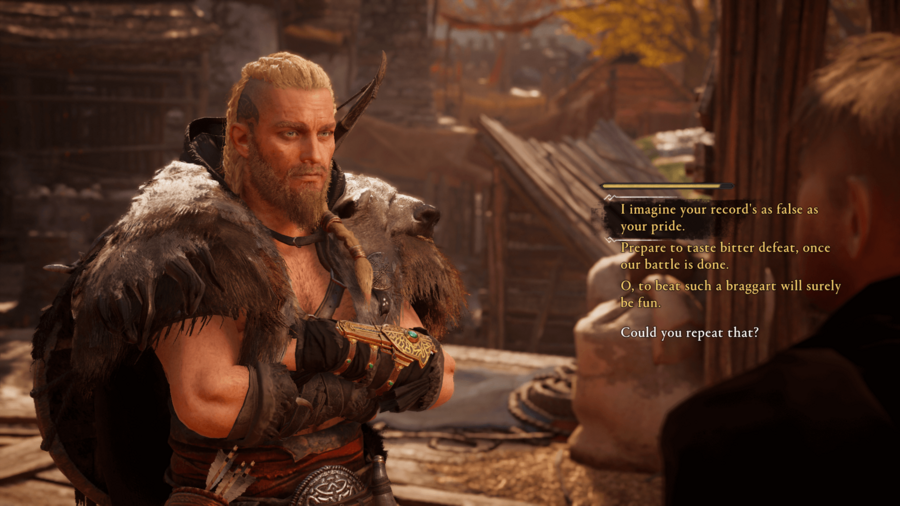
Task: Pick "O, to beat such a braggart" line
Action: [729, 294]
